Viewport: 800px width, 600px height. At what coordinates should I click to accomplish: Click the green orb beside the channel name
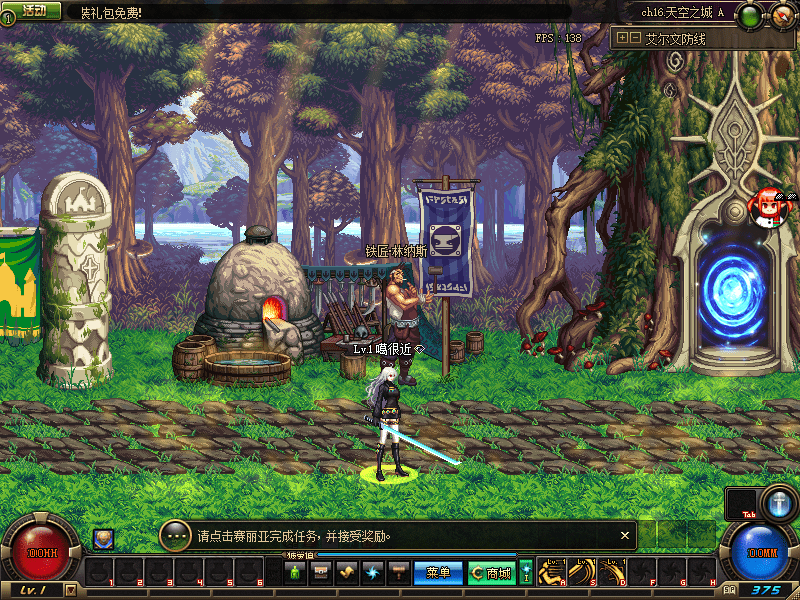[x=753, y=15]
